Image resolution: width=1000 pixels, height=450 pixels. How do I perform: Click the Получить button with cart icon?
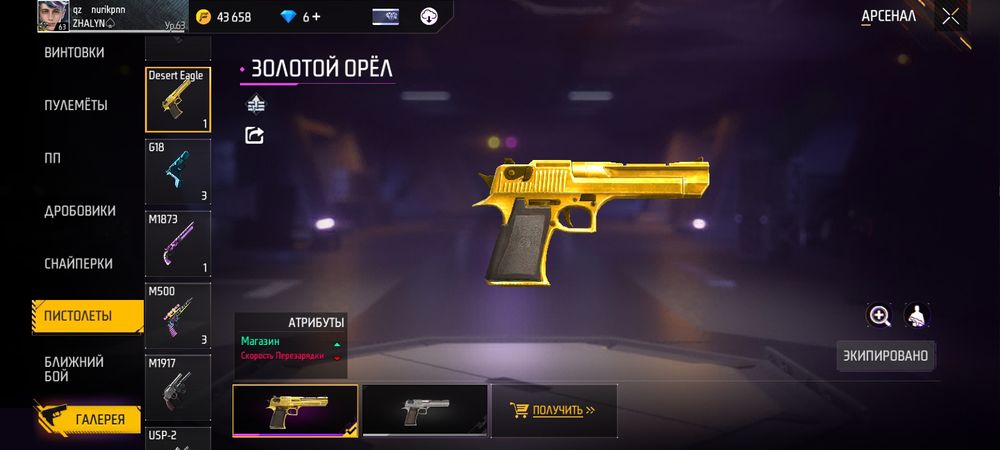553,410
